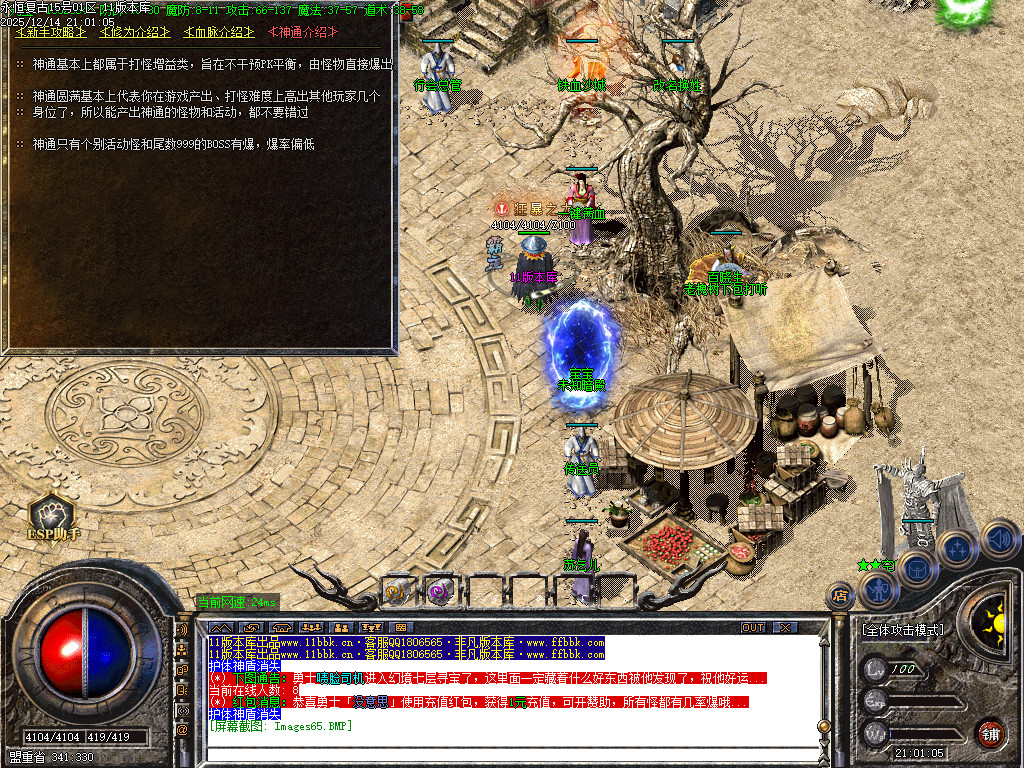Open the 新手攻略 beginner guide link

coord(48,32)
